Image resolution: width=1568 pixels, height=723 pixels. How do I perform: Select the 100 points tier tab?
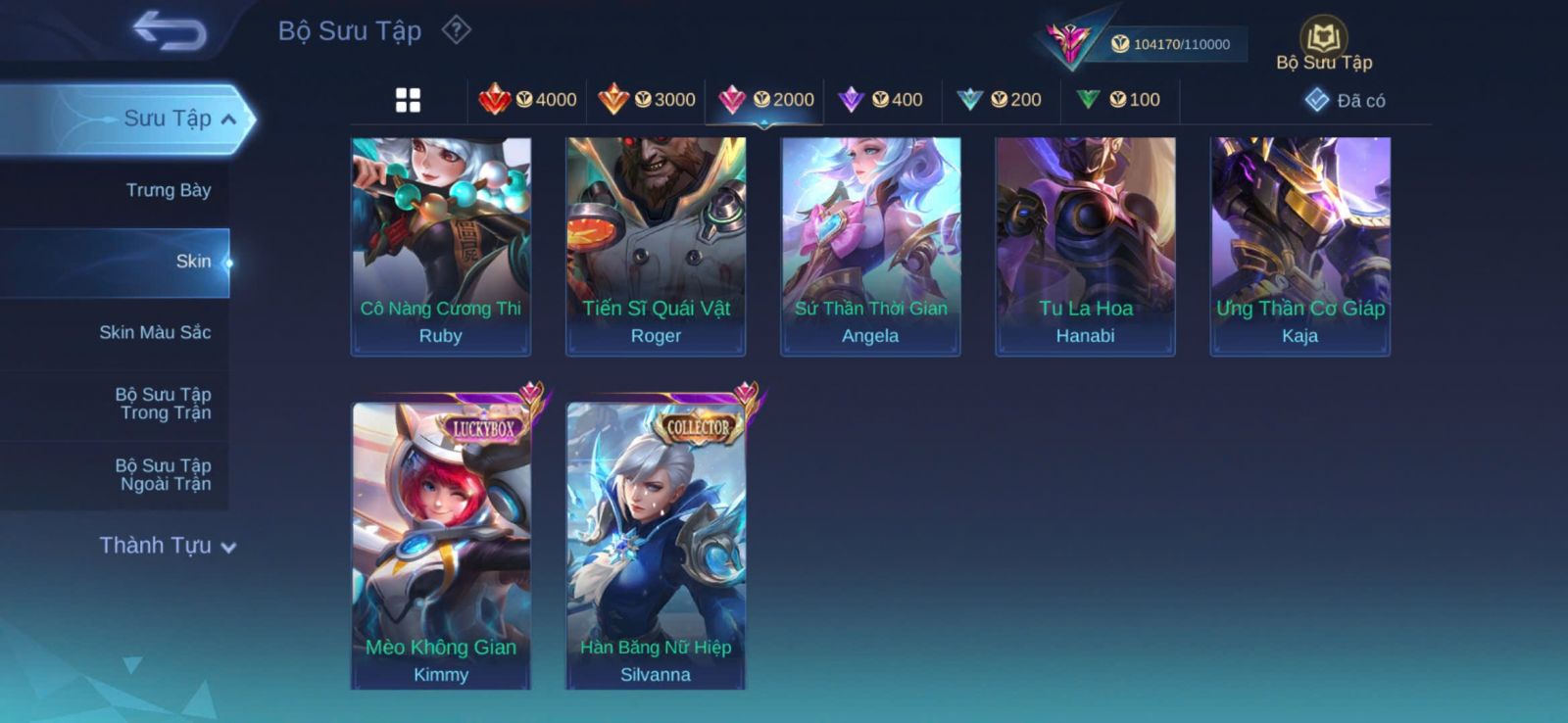point(1119,100)
